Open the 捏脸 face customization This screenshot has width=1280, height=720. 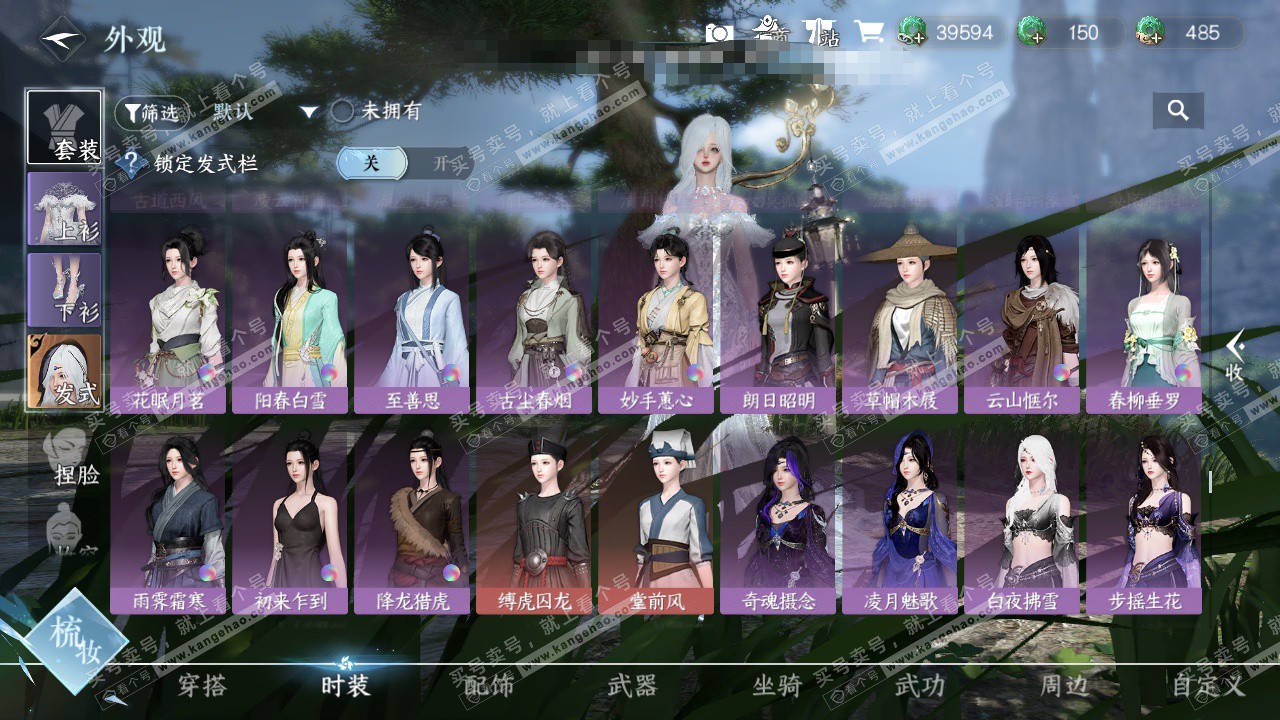click(72, 458)
